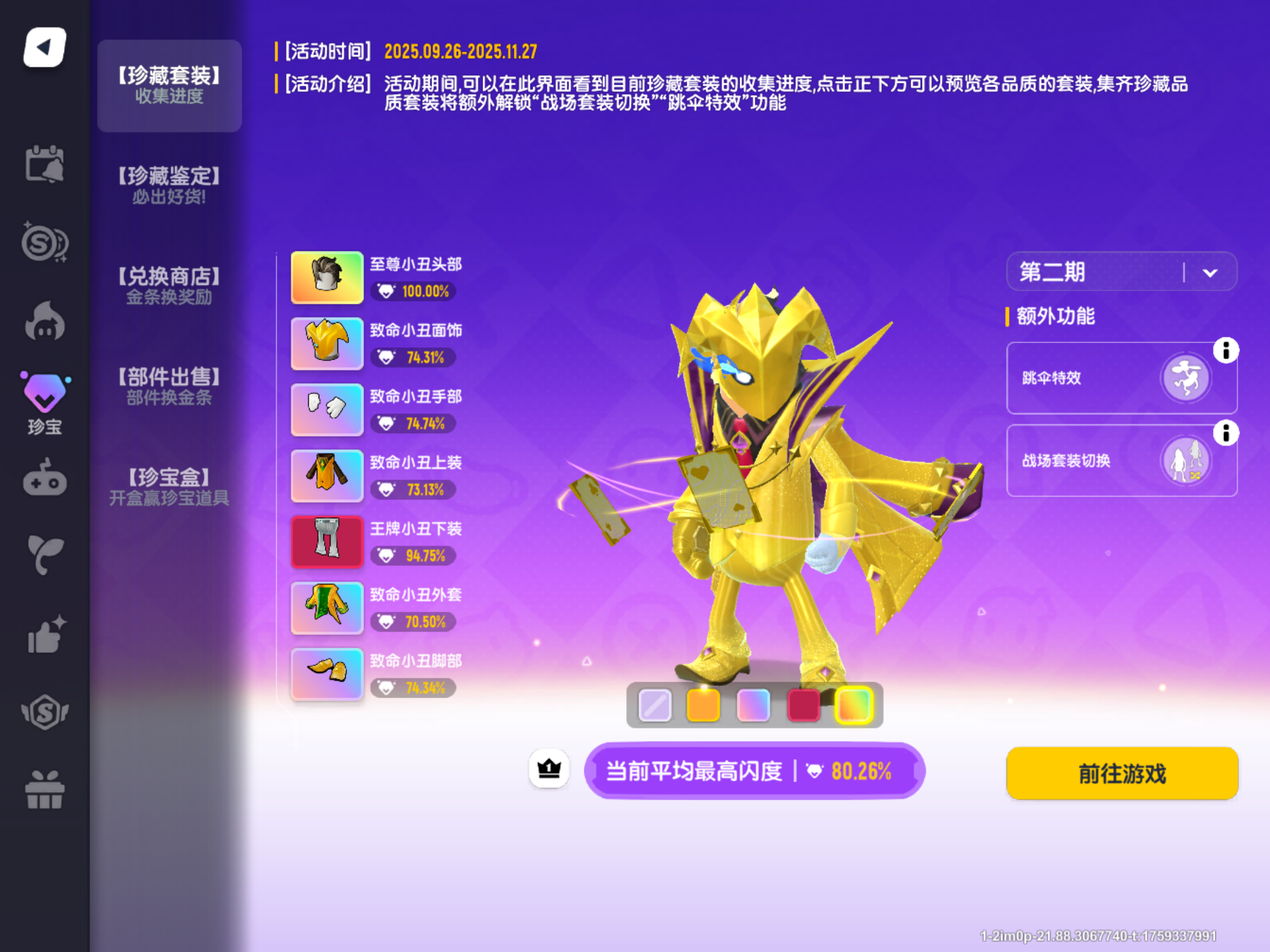Open the calendar notifications icon in sidebar
This screenshot has width=1270, height=952.
tap(46, 165)
